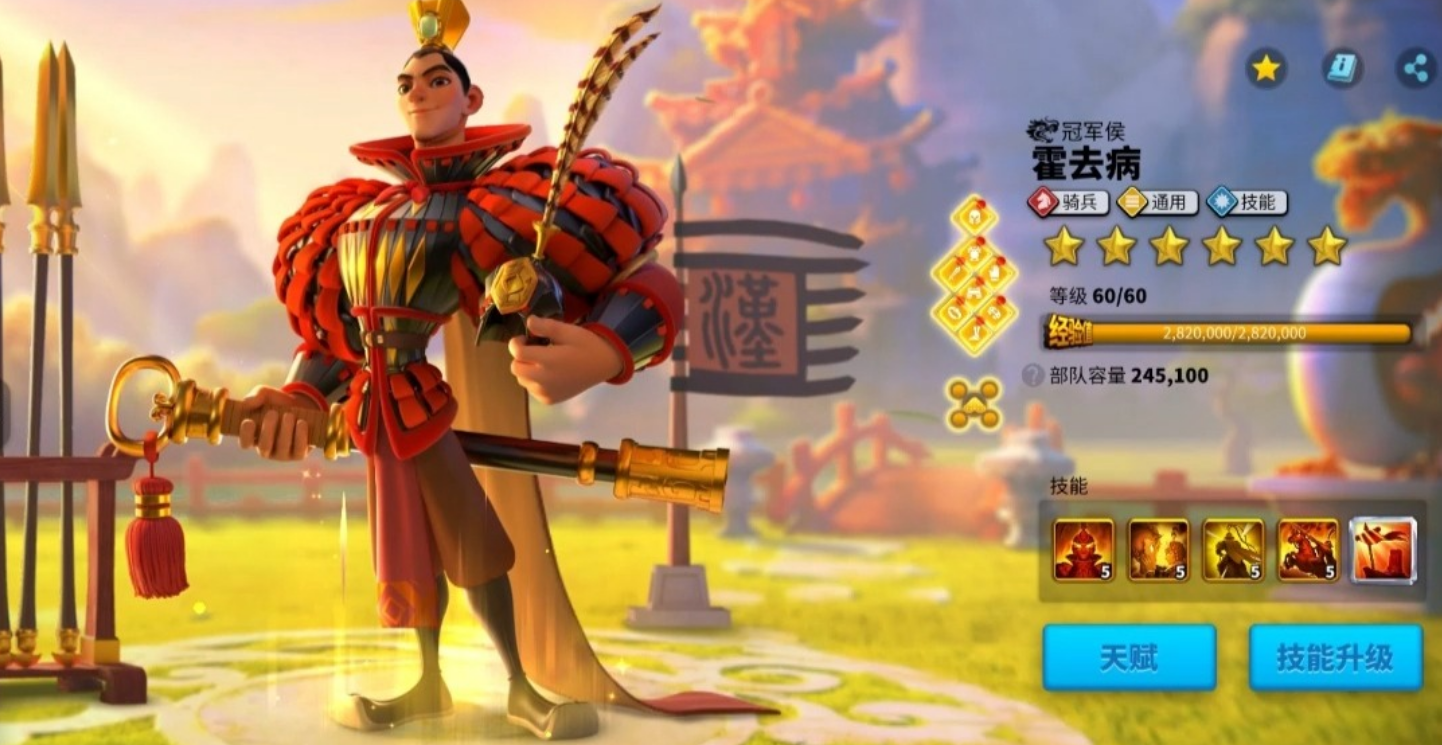This screenshot has height=745, width=1442.
Task: Show troop capacity help question mark
Action: 1033,376
